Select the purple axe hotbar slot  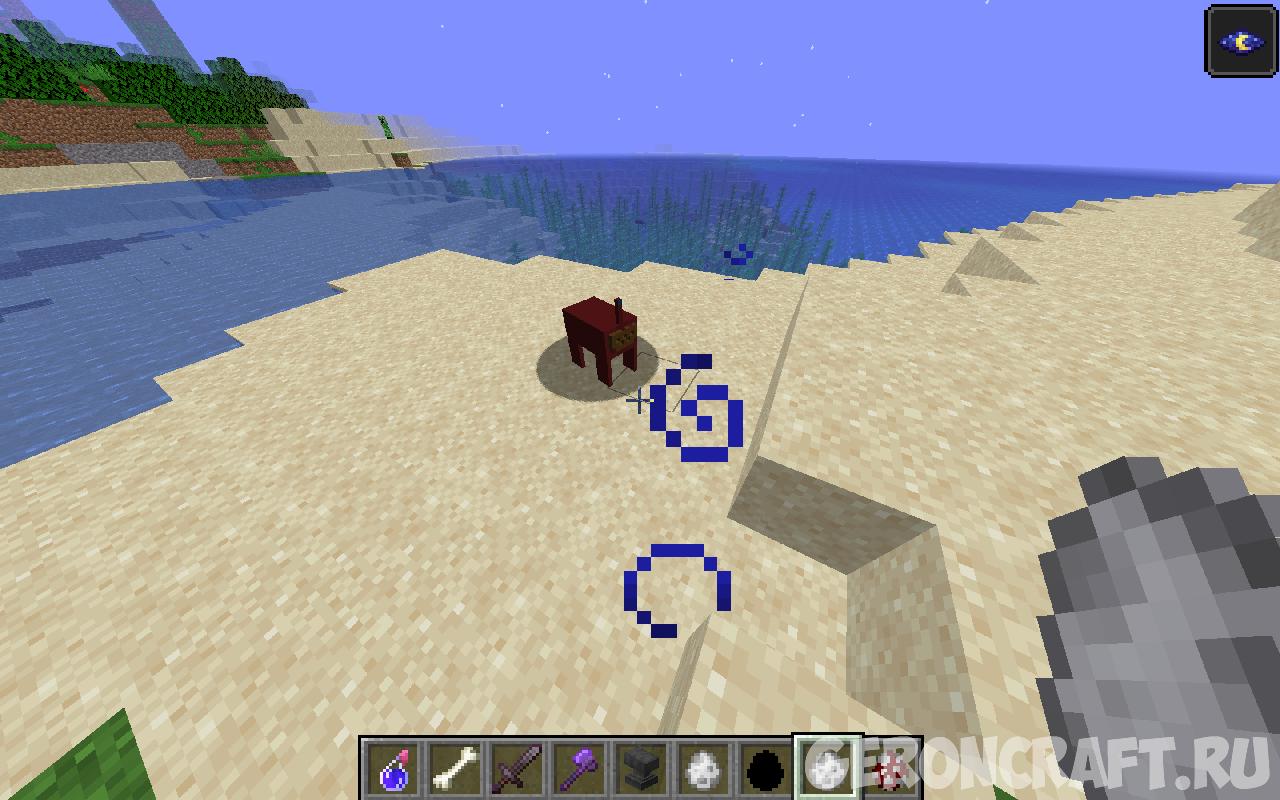(x=579, y=769)
